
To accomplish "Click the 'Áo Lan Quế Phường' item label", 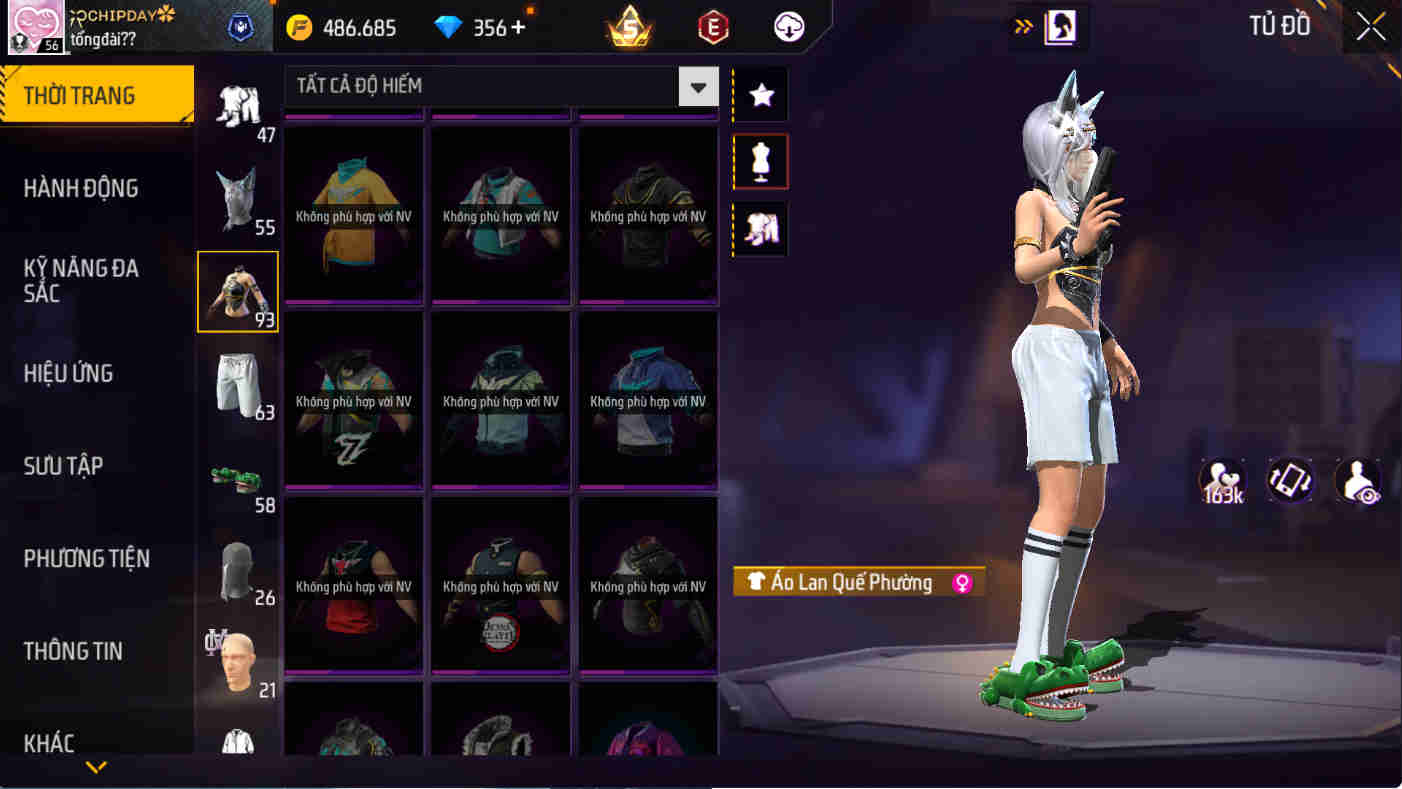I will pyautogui.click(x=857, y=582).
